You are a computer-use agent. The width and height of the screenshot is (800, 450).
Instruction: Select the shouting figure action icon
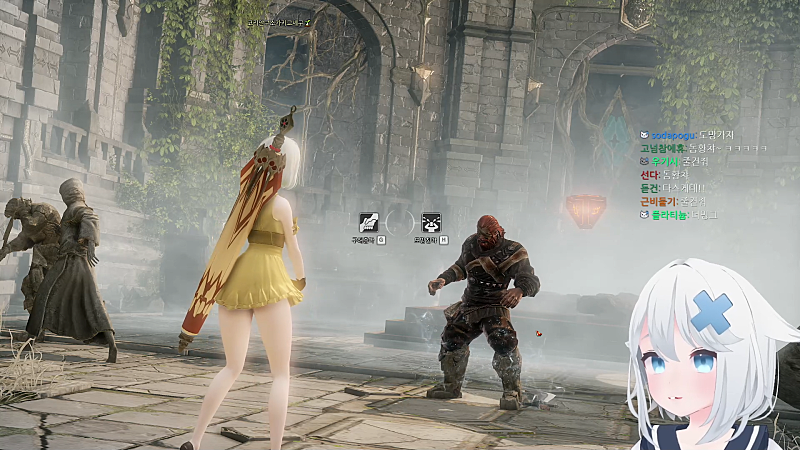point(432,222)
